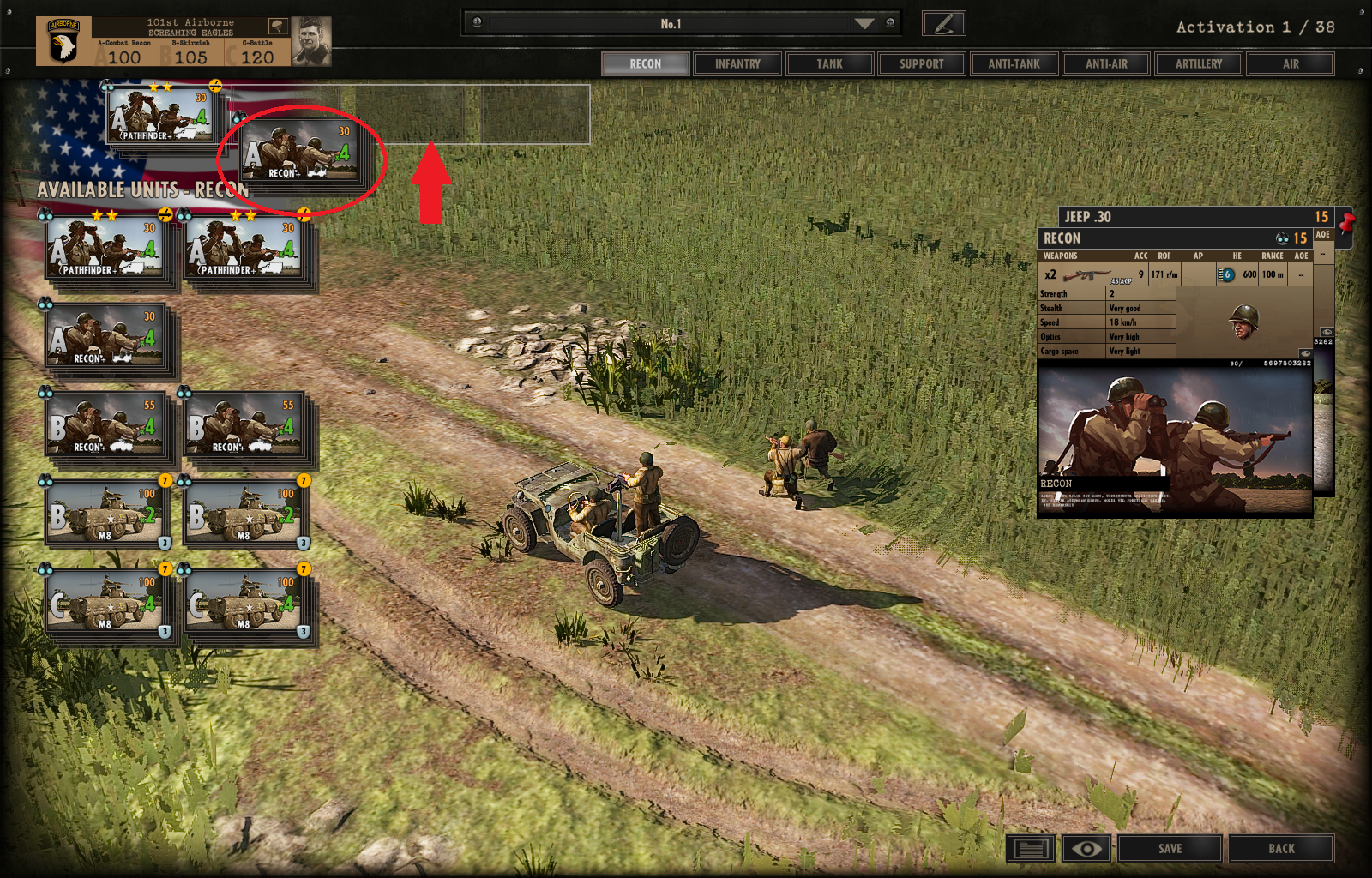Click the pencil rename deck button
The height and width of the screenshot is (878, 1372).
click(x=943, y=23)
